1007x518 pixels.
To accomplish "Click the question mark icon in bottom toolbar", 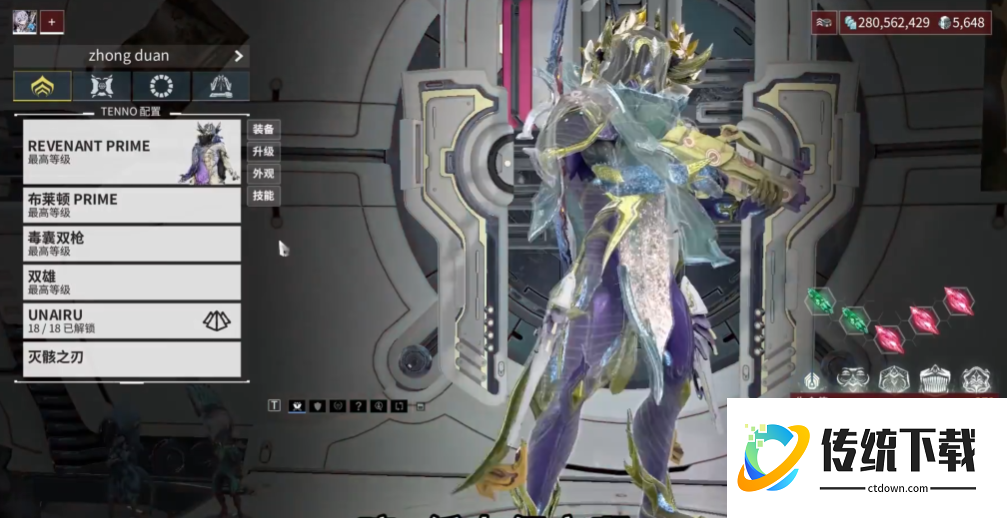I will (x=357, y=406).
